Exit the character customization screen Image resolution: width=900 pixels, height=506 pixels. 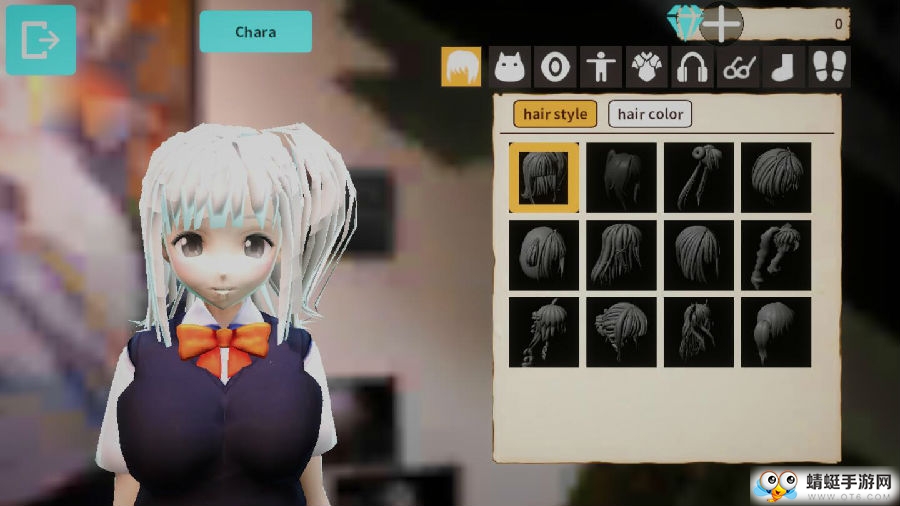40,40
